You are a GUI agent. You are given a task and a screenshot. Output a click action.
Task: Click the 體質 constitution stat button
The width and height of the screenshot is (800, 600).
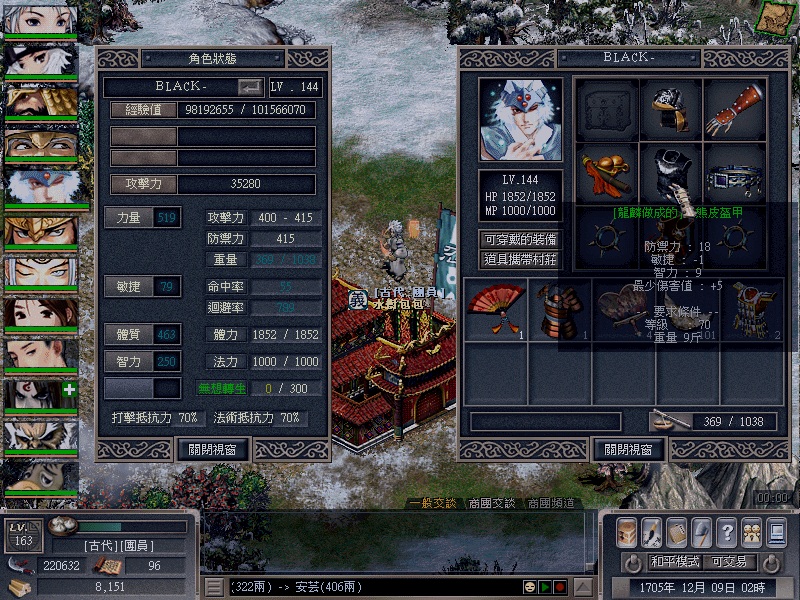[x=142, y=333]
